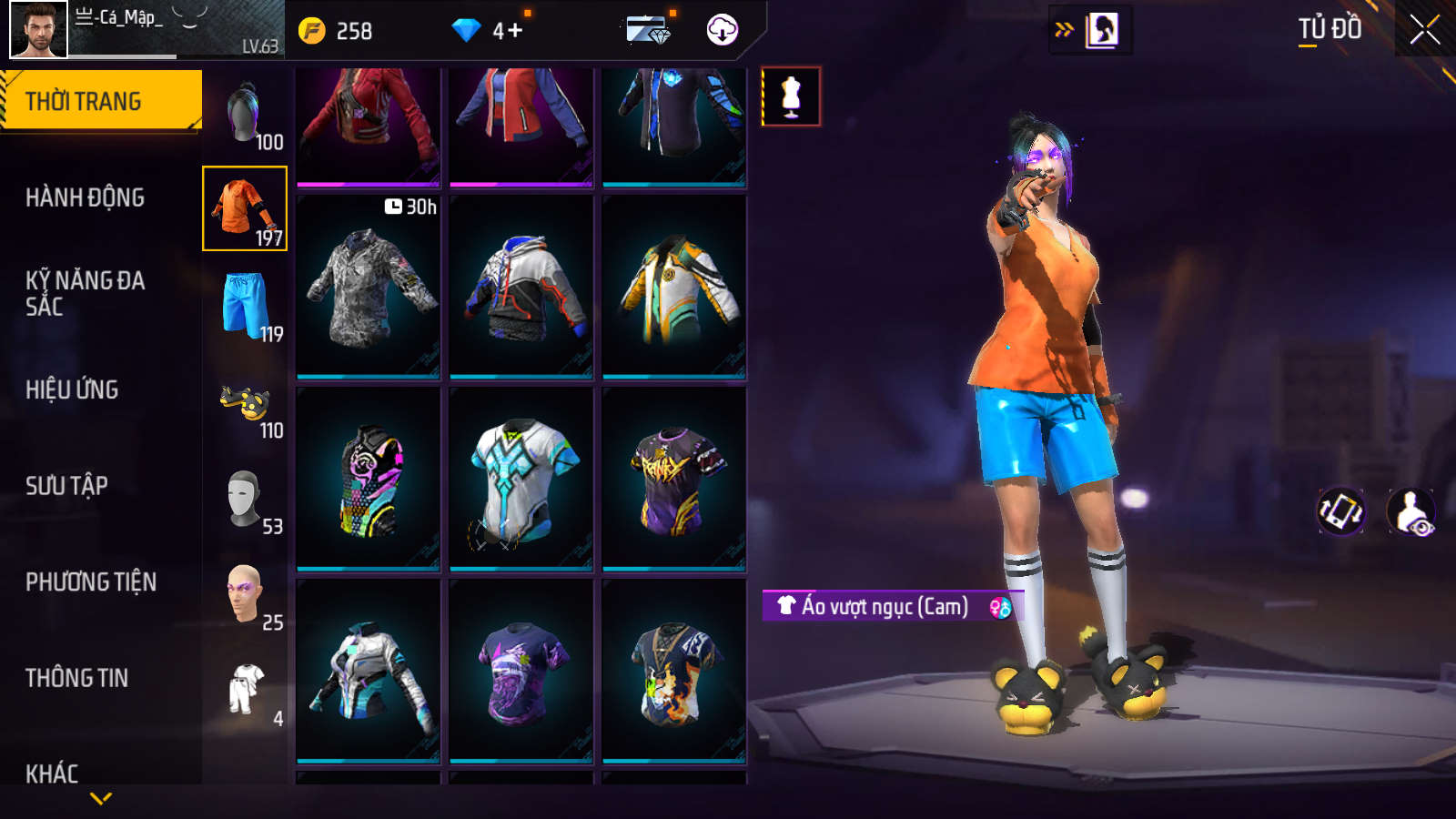Image resolution: width=1456 pixels, height=819 pixels.
Task: Go to the SƯU TẬP section
Action: [66, 486]
